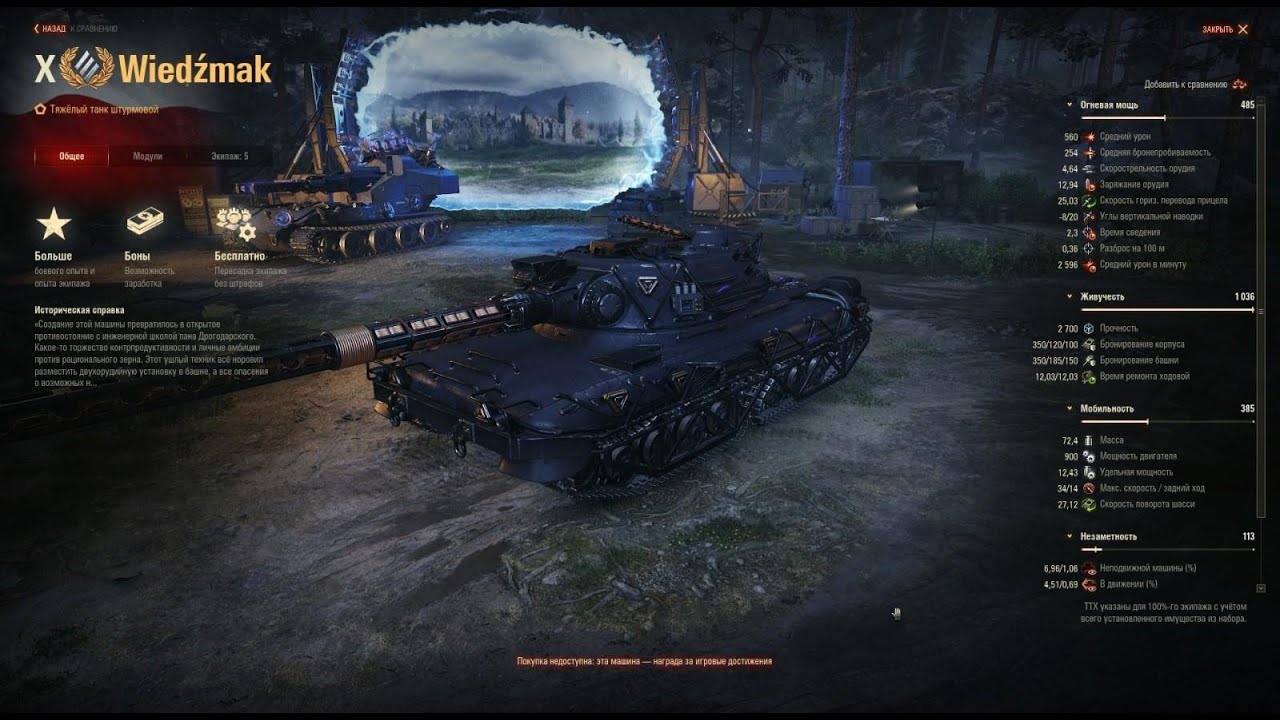The width and height of the screenshot is (1280, 720).
Task: Close the vehicle preview with Закрыть
Action: [1225, 29]
